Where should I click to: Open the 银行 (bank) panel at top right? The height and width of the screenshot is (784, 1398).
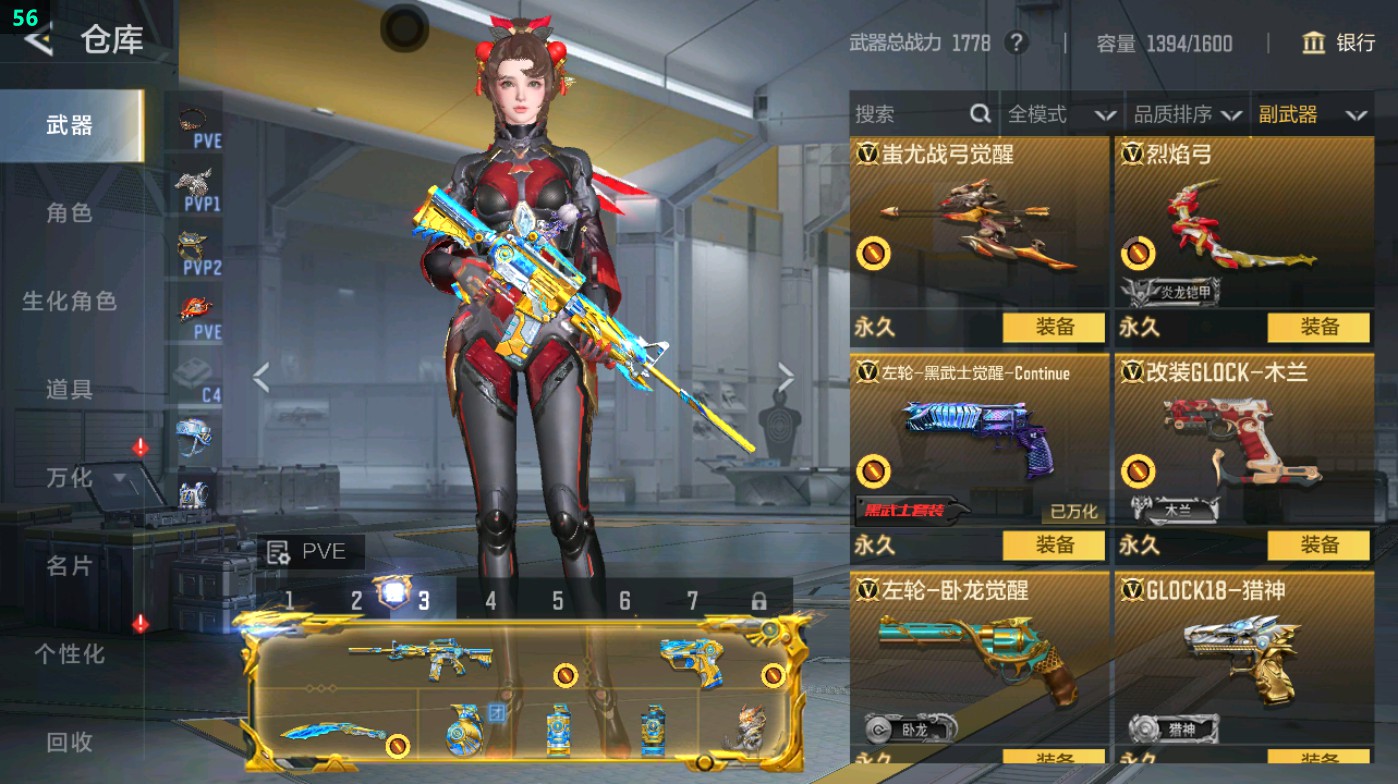click(1343, 44)
